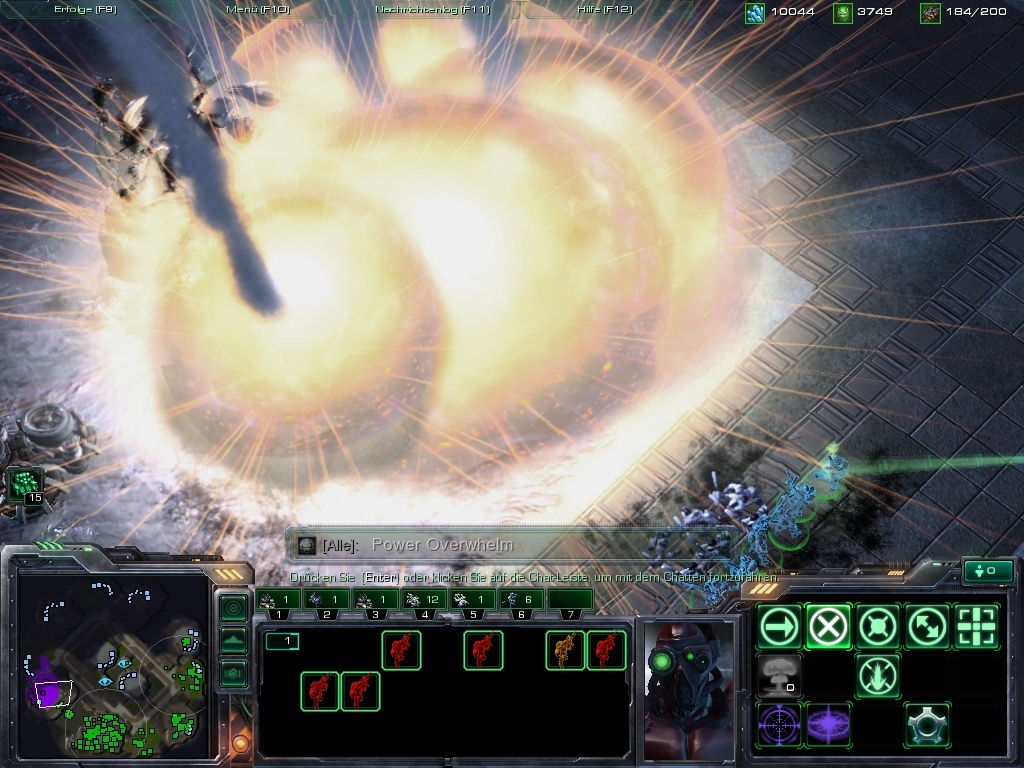Activate the Ghost cloak ability icon

927,725
